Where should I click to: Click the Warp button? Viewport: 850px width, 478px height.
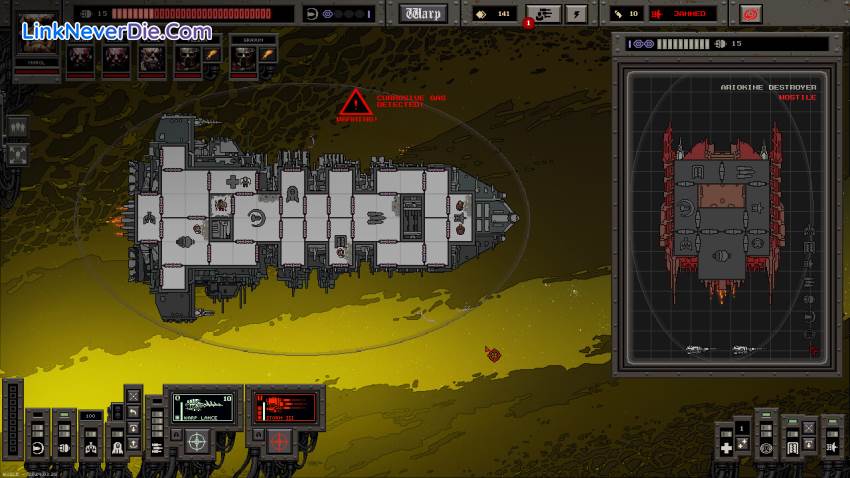[423, 14]
